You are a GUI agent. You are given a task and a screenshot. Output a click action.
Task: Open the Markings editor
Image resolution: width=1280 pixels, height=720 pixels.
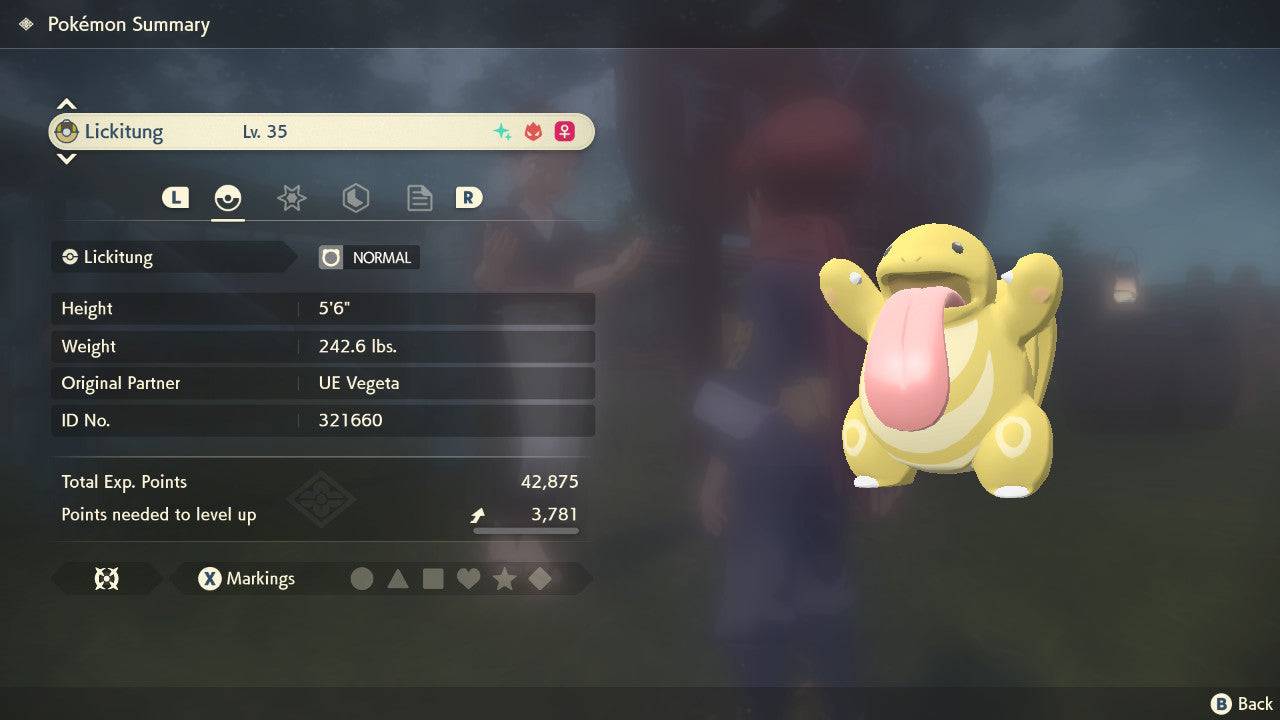coord(246,579)
